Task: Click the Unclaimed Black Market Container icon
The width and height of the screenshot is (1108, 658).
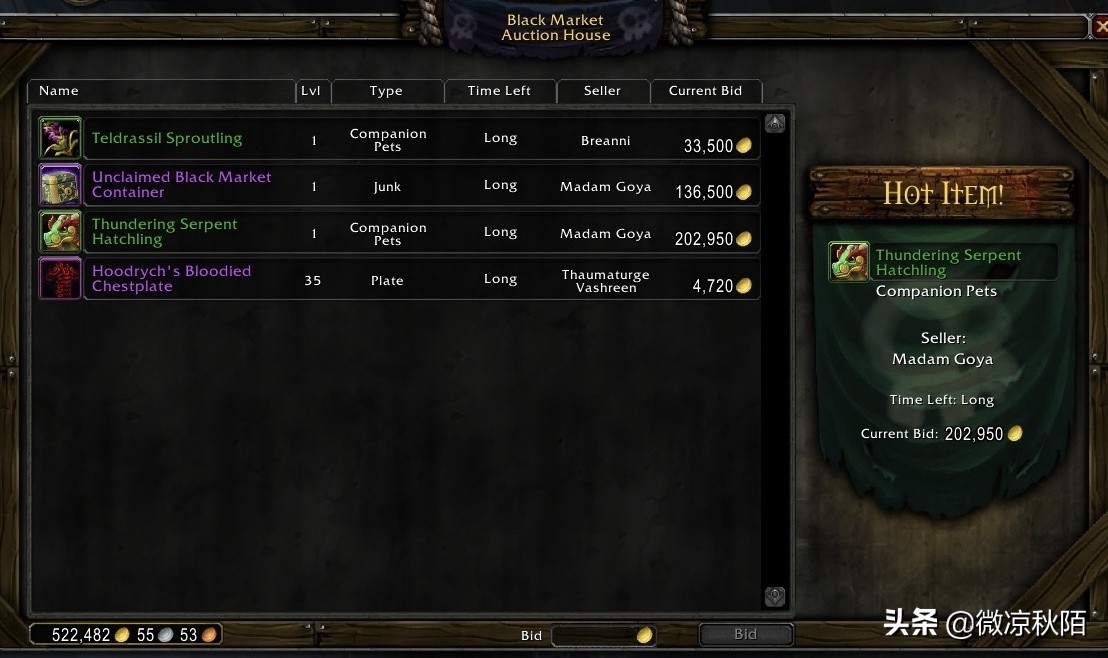Action: click(x=59, y=185)
